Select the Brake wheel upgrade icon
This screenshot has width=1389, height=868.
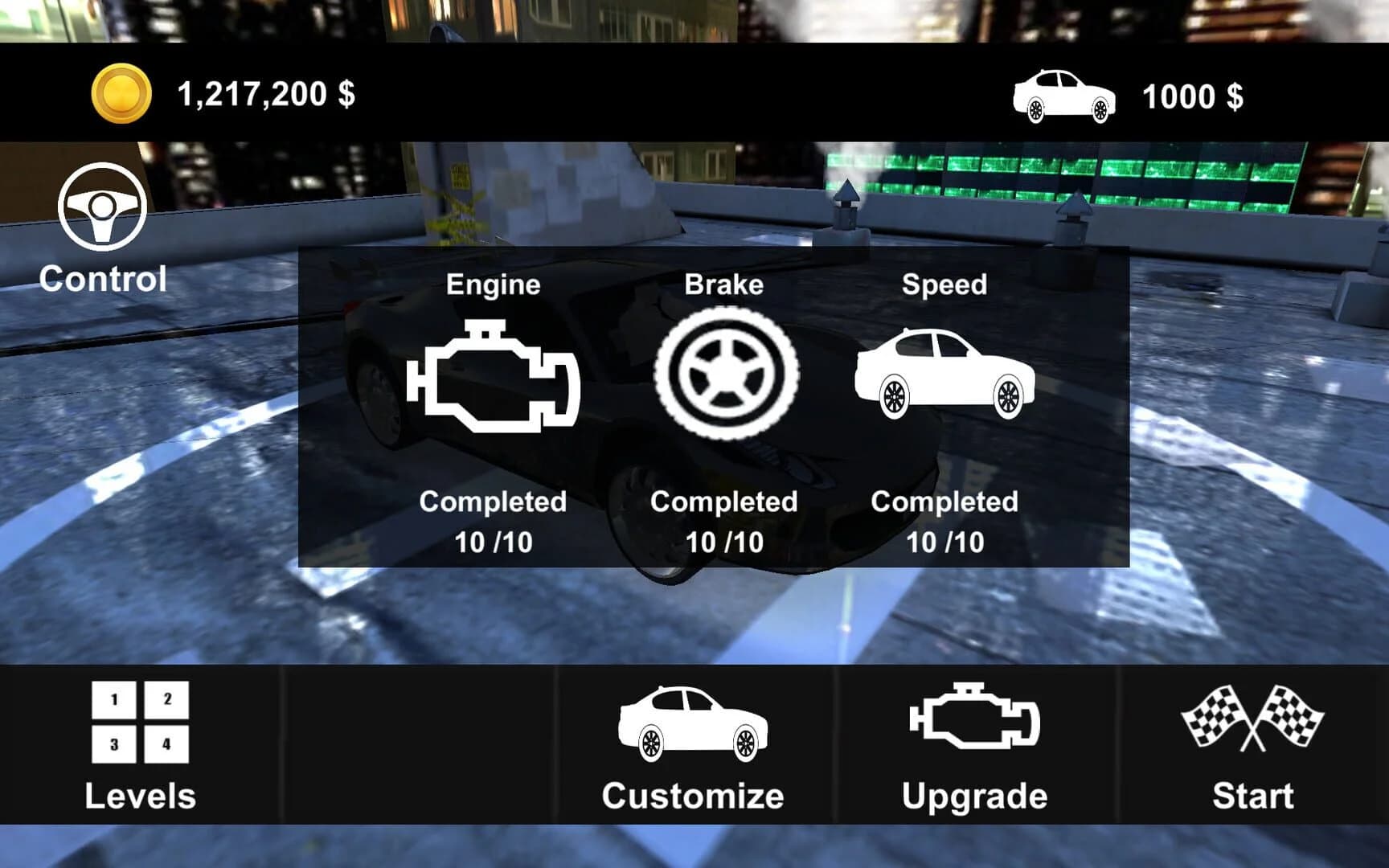pyautogui.click(x=724, y=375)
